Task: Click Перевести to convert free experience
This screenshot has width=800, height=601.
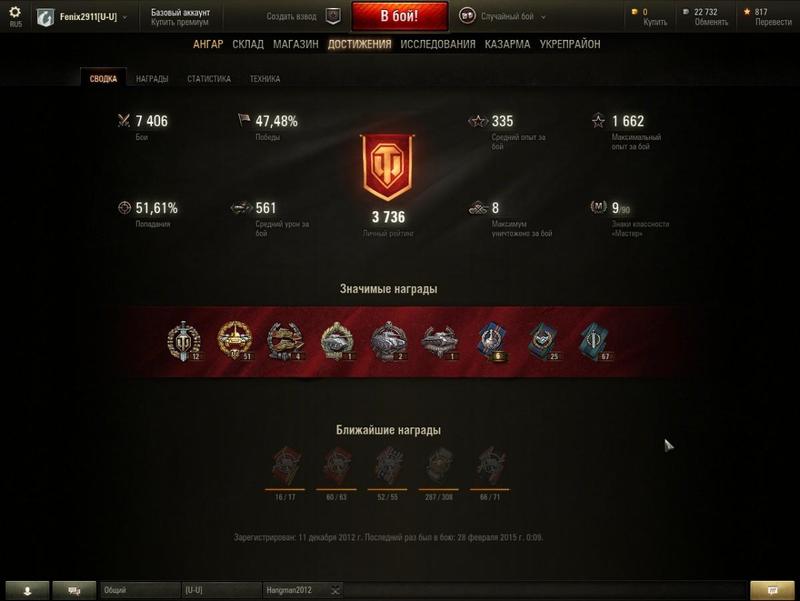Action: coord(774,22)
